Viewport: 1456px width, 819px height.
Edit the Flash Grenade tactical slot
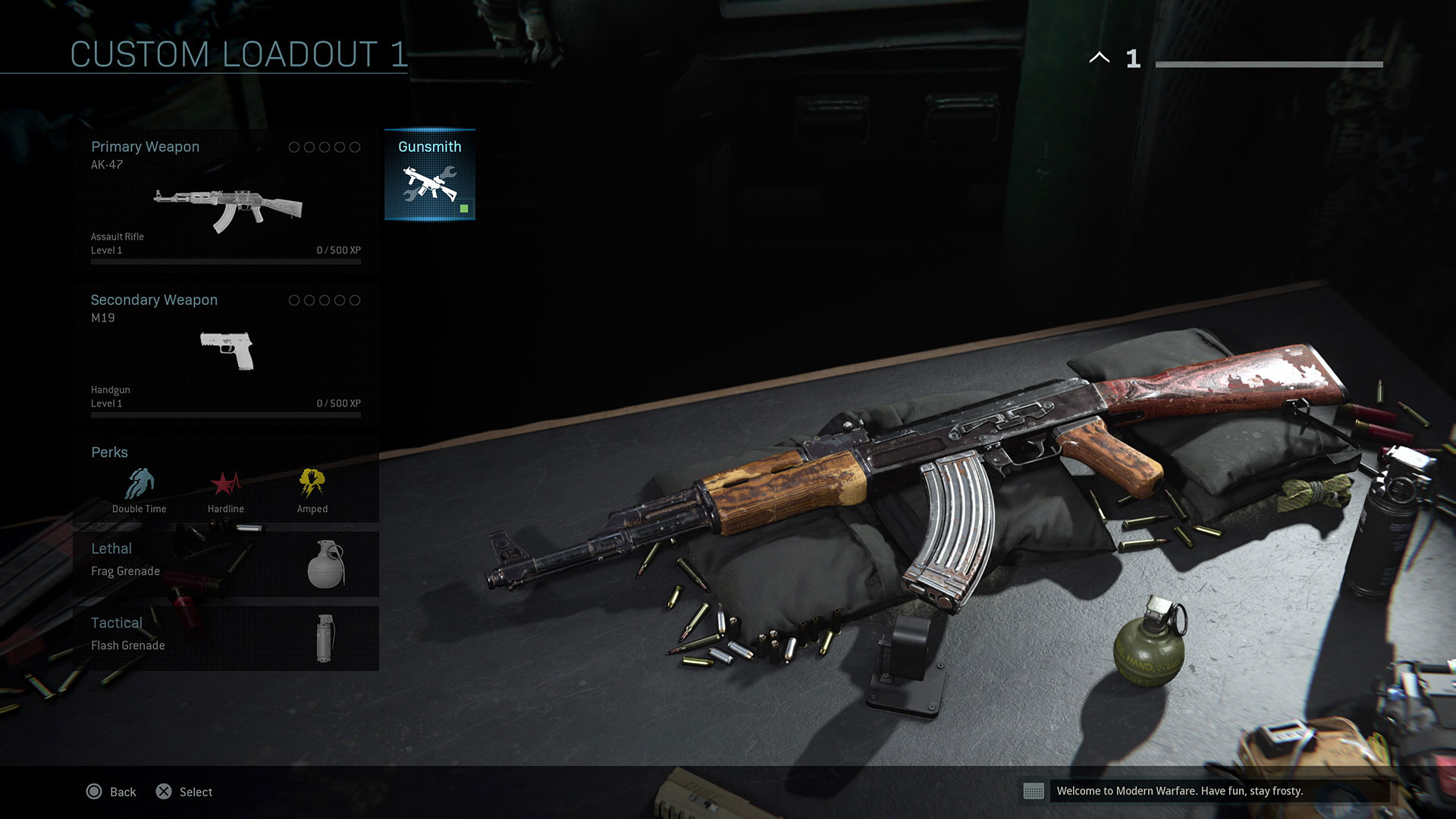226,638
